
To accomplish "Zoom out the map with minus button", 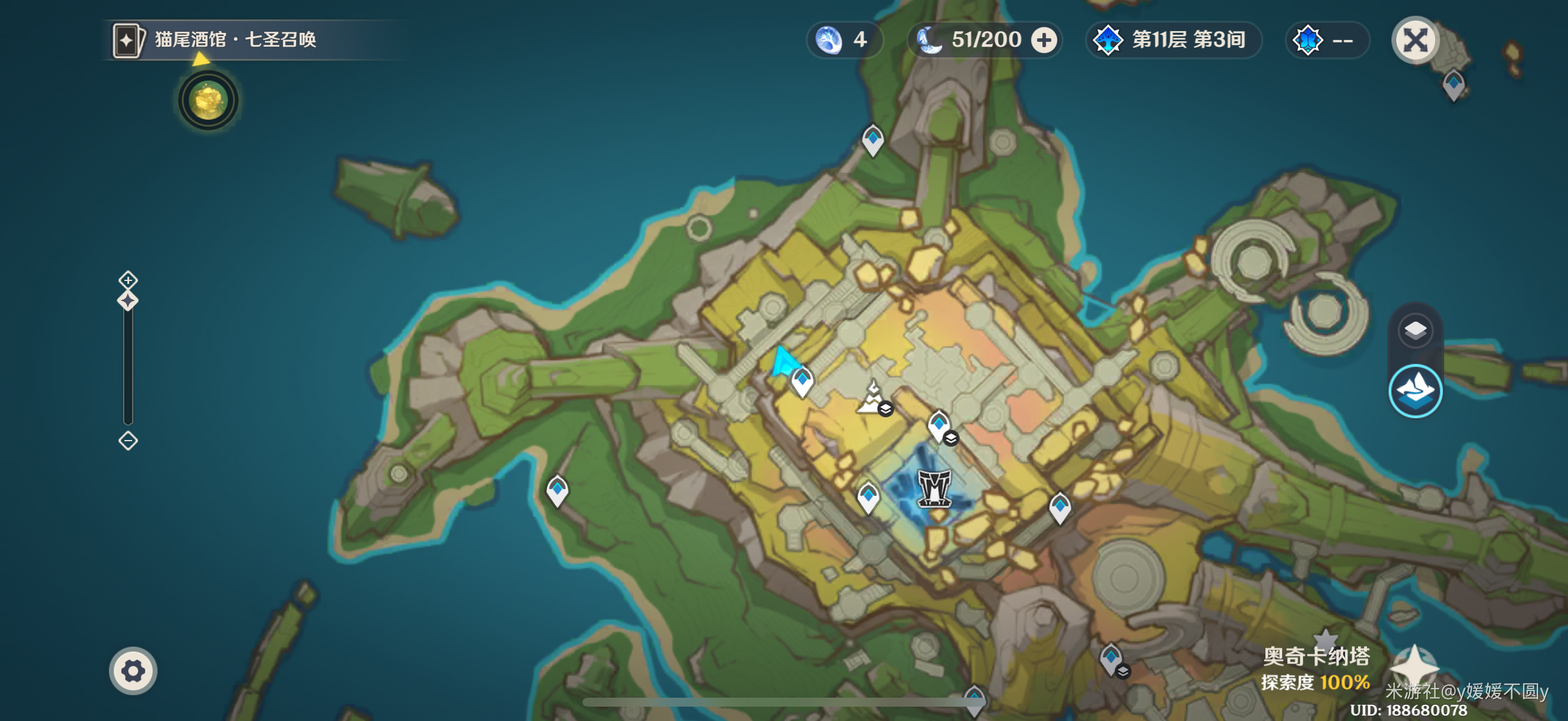I will 128,440.
